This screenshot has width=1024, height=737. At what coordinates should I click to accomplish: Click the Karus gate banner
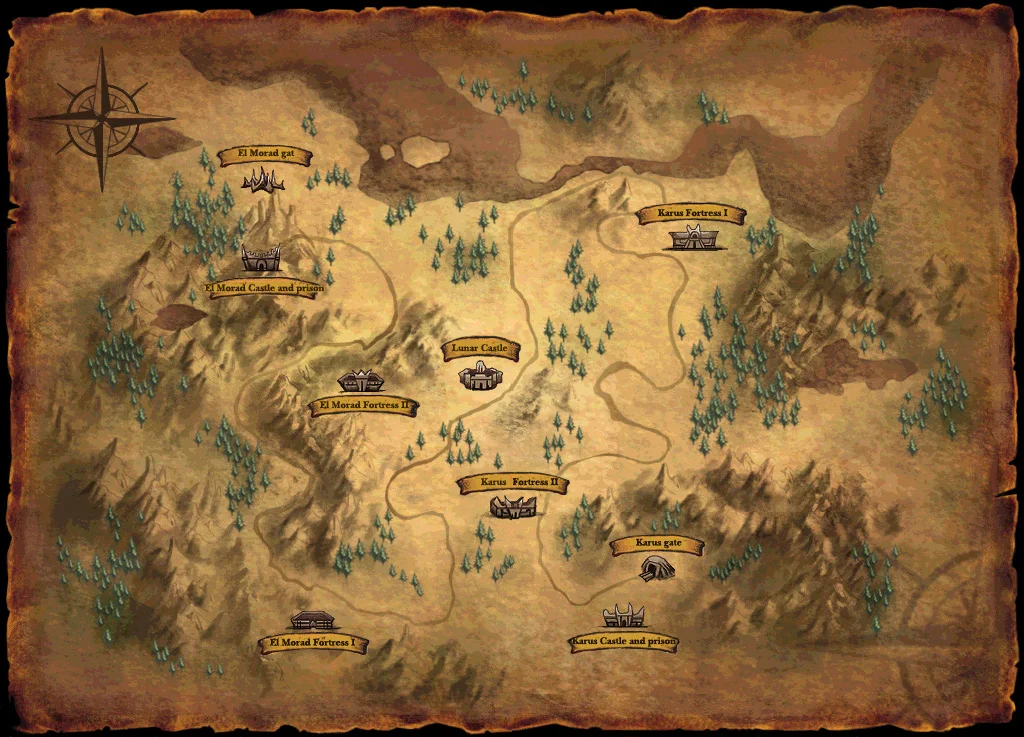tap(656, 545)
